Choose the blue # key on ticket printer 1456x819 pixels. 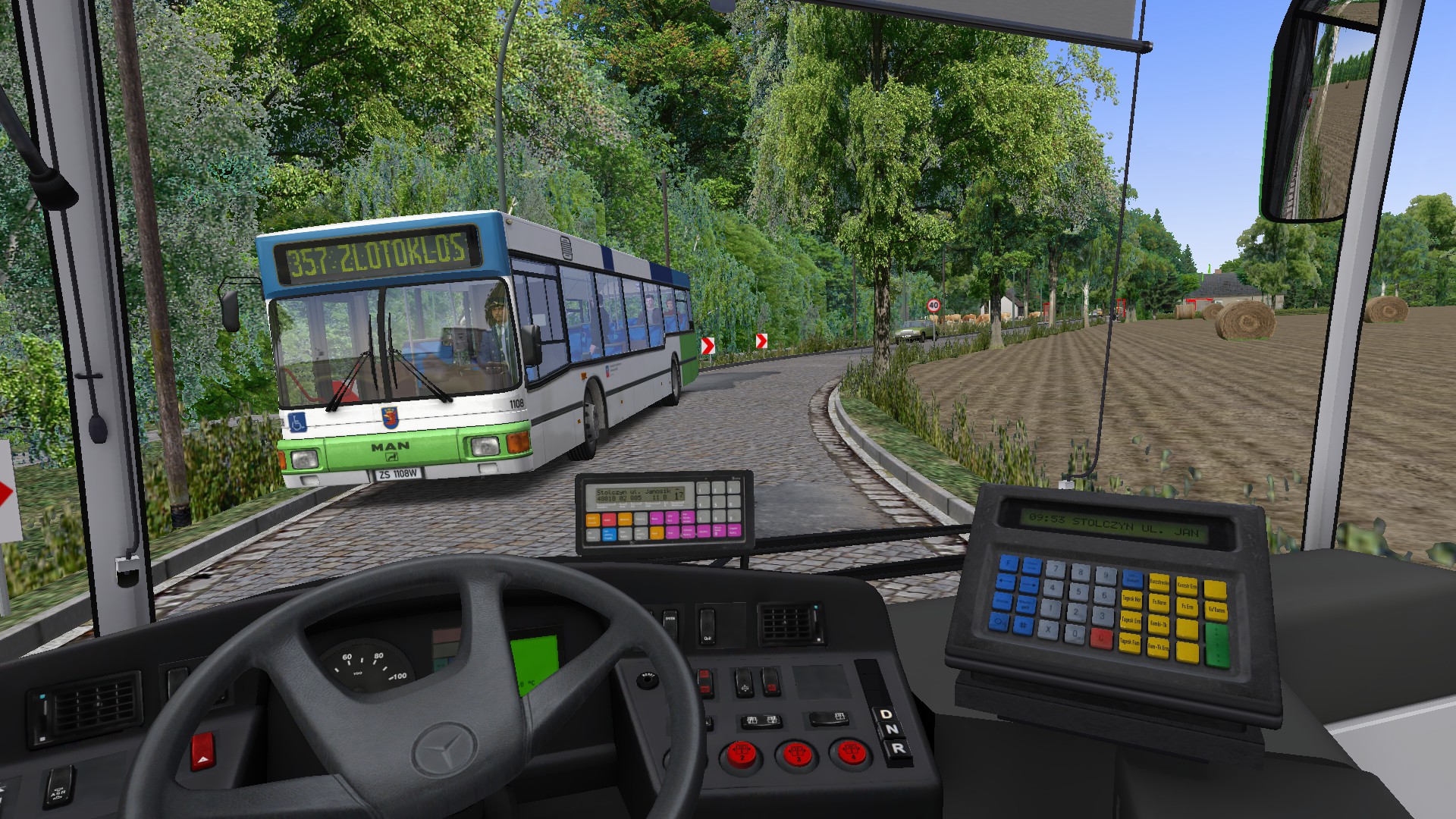(1023, 625)
